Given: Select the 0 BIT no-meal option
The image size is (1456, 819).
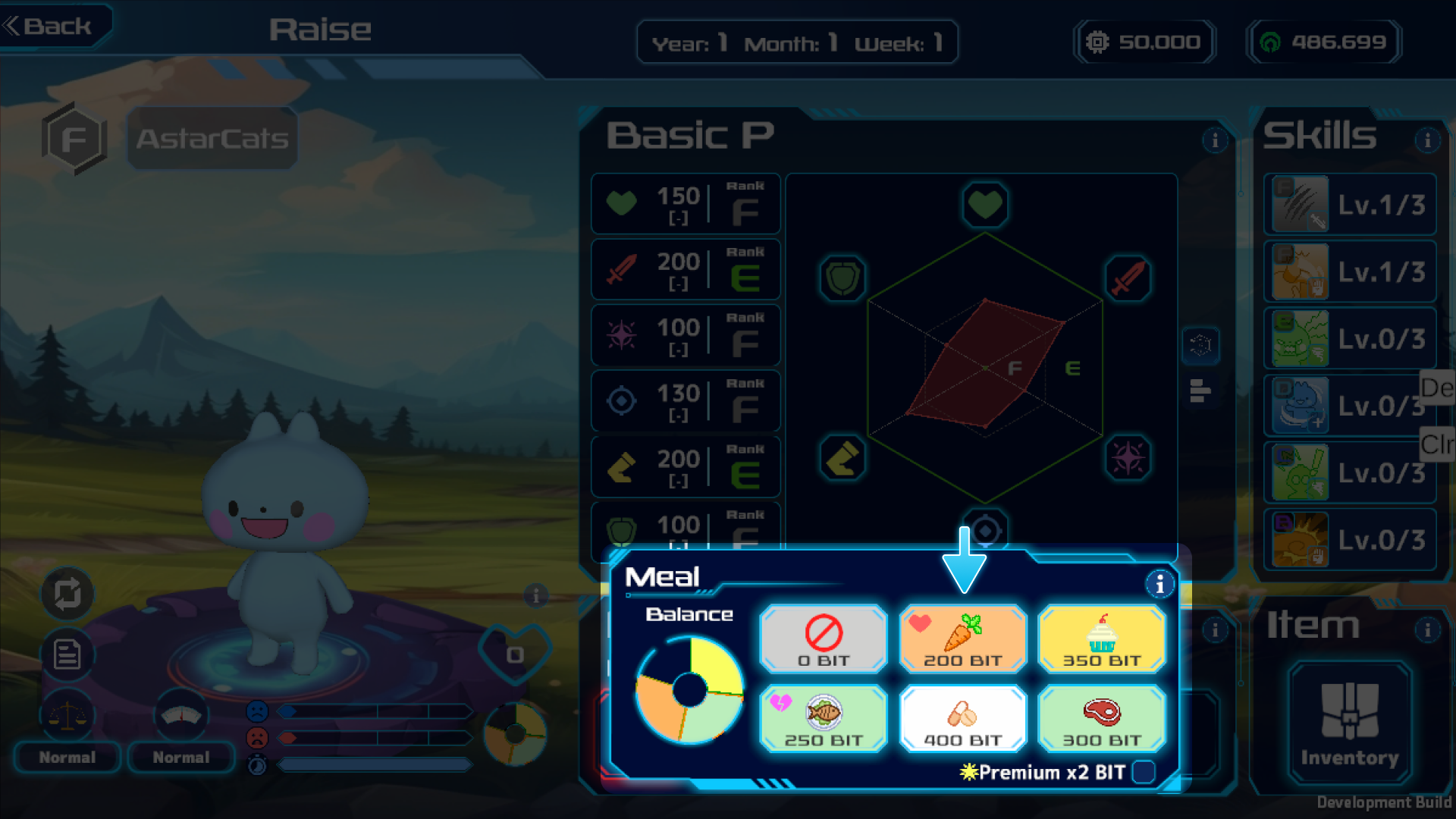Looking at the screenshot, I should click(823, 639).
